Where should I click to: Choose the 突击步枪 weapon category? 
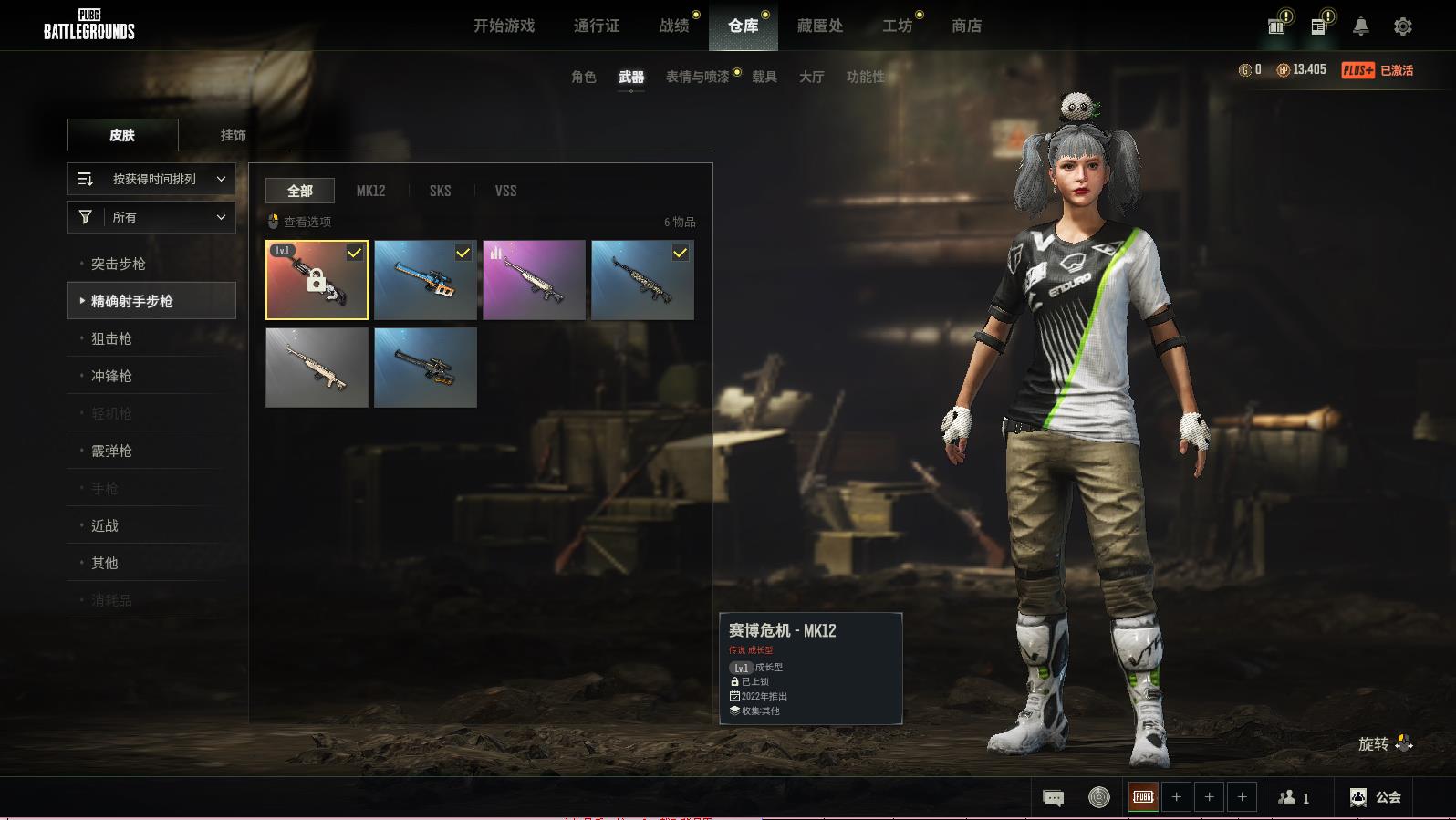pyautogui.click(x=119, y=264)
